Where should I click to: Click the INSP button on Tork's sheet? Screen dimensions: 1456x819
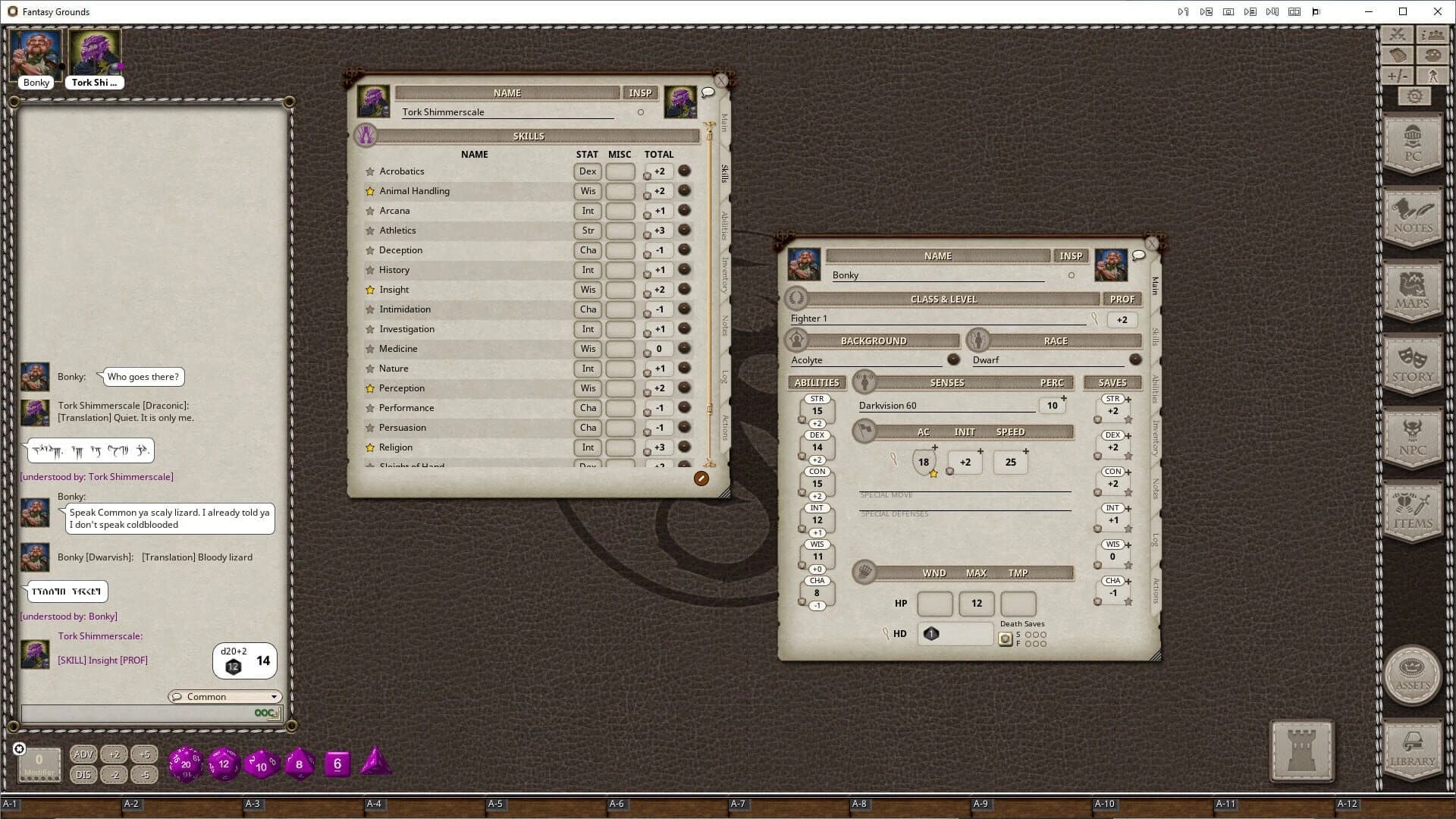(x=639, y=93)
